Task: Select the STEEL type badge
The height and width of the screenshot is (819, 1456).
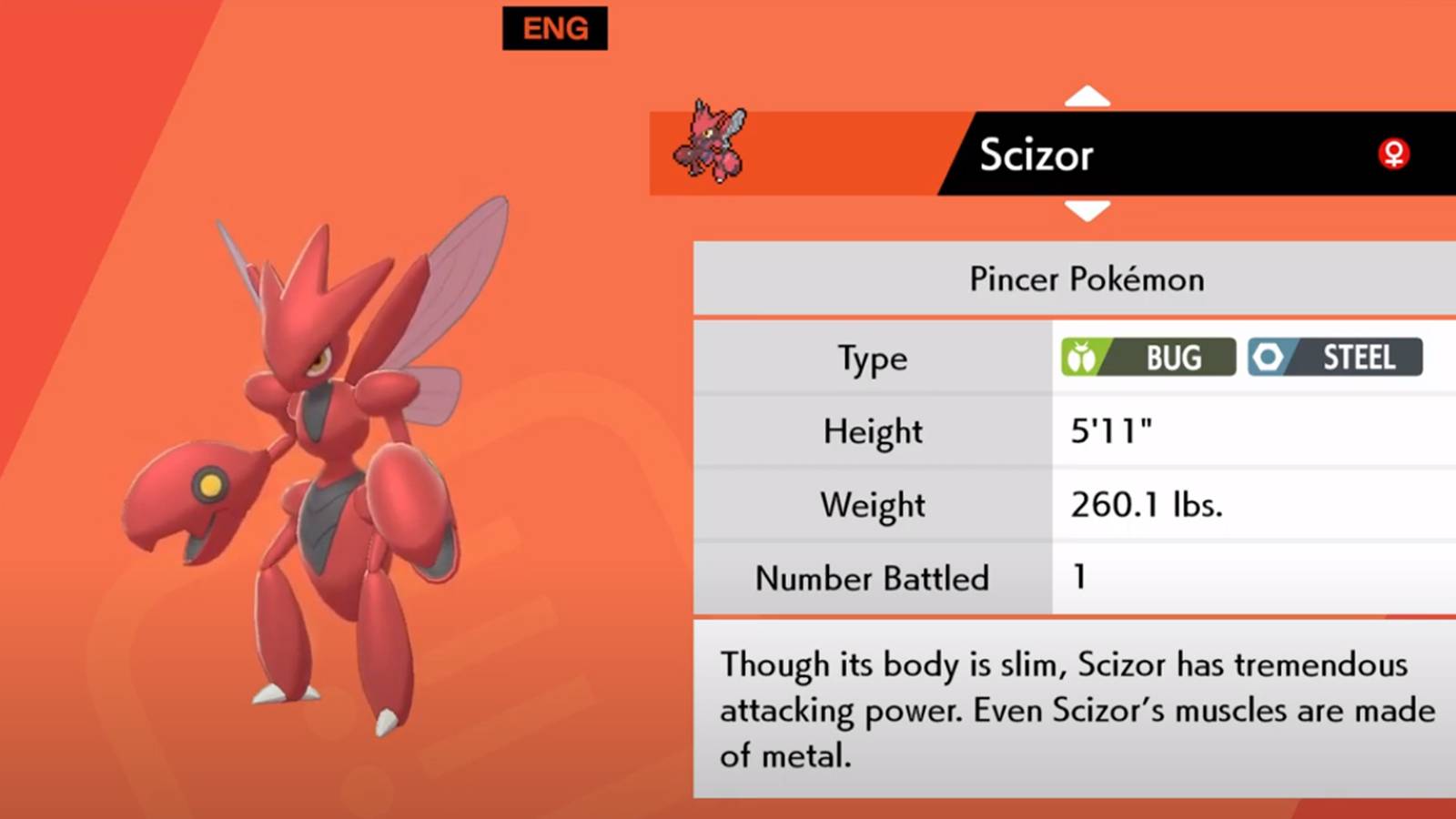Action: pyautogui.click(x=1334, y=358)
